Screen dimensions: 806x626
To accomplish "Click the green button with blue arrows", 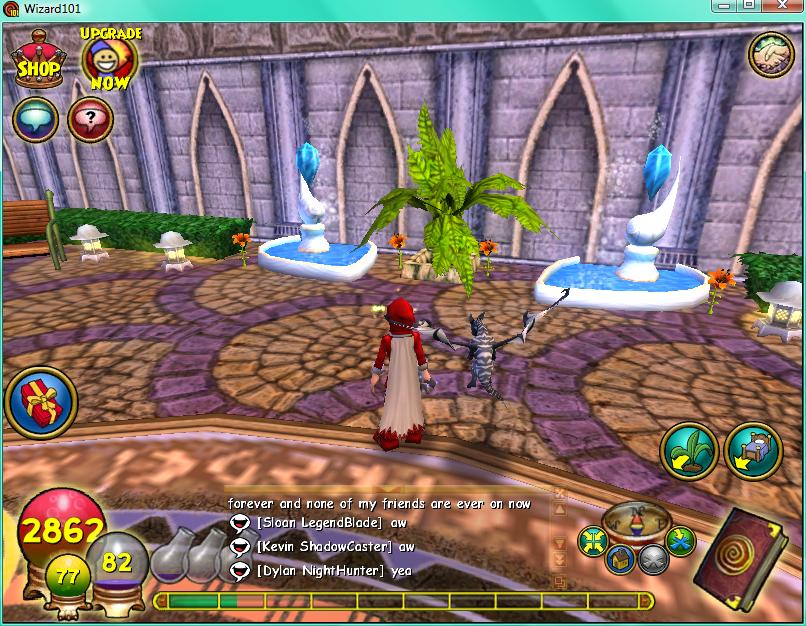I will click(680, 541).
